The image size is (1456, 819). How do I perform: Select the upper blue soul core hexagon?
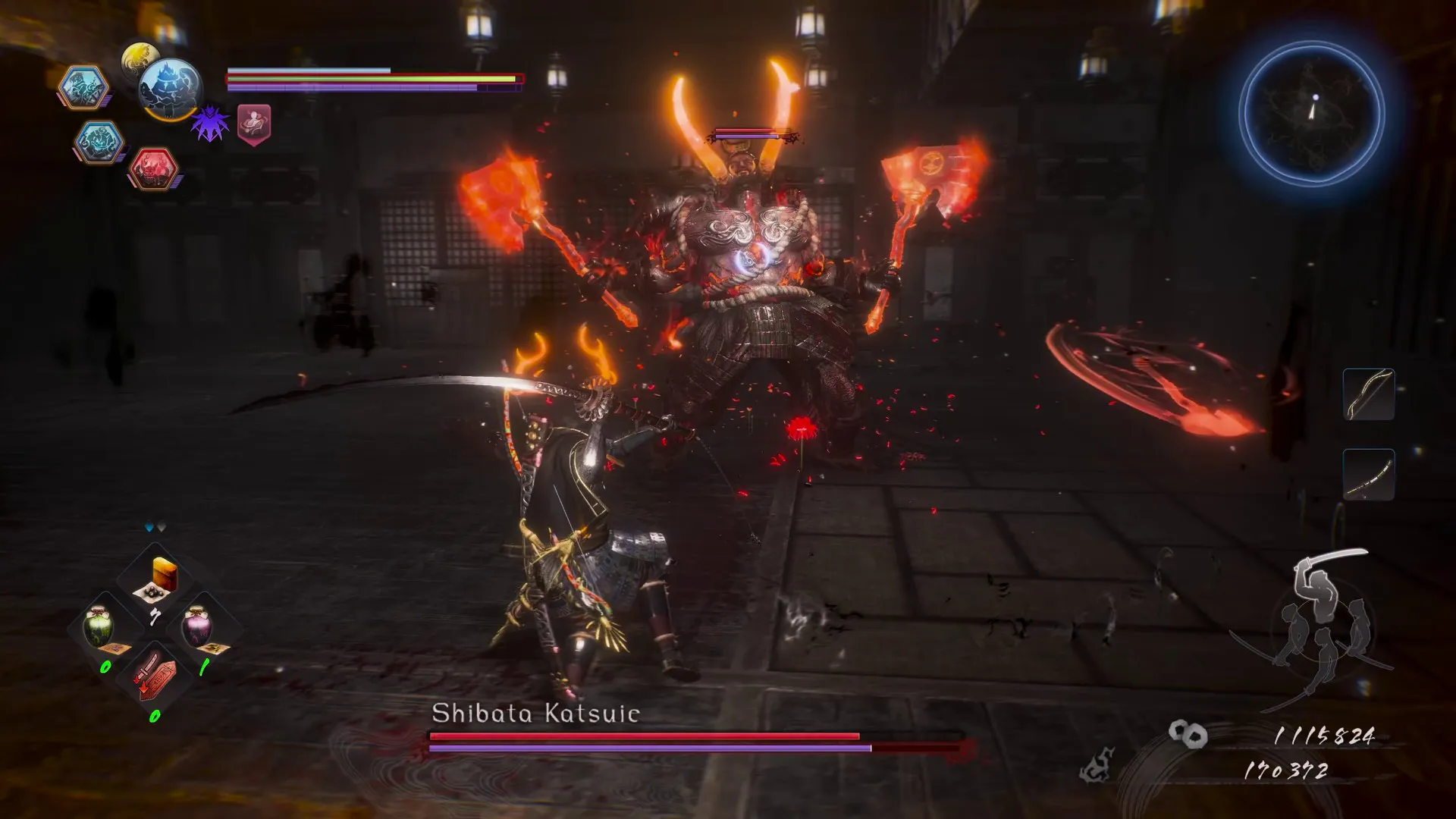click(x=83, y=86)
